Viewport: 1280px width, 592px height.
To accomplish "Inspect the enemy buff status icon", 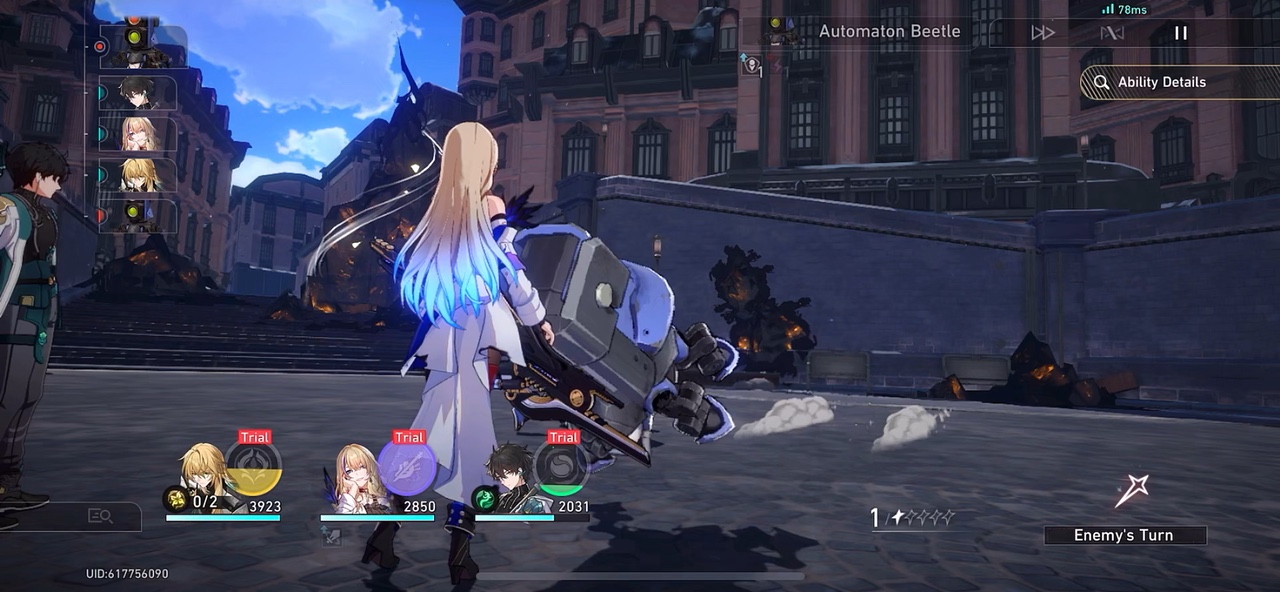I will pos(753,66).
